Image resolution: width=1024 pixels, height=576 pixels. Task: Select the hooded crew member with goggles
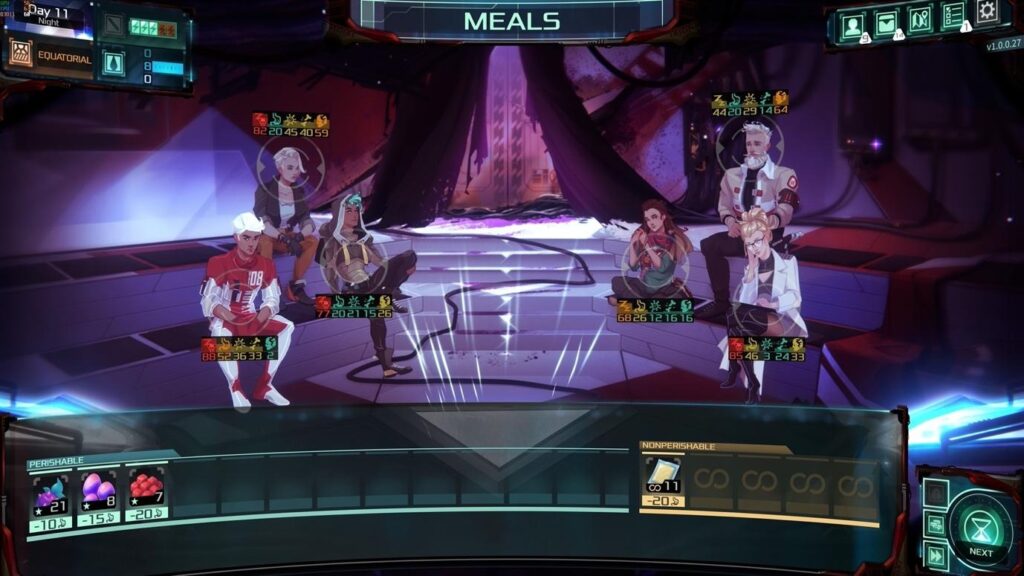(x=360, y=270)
